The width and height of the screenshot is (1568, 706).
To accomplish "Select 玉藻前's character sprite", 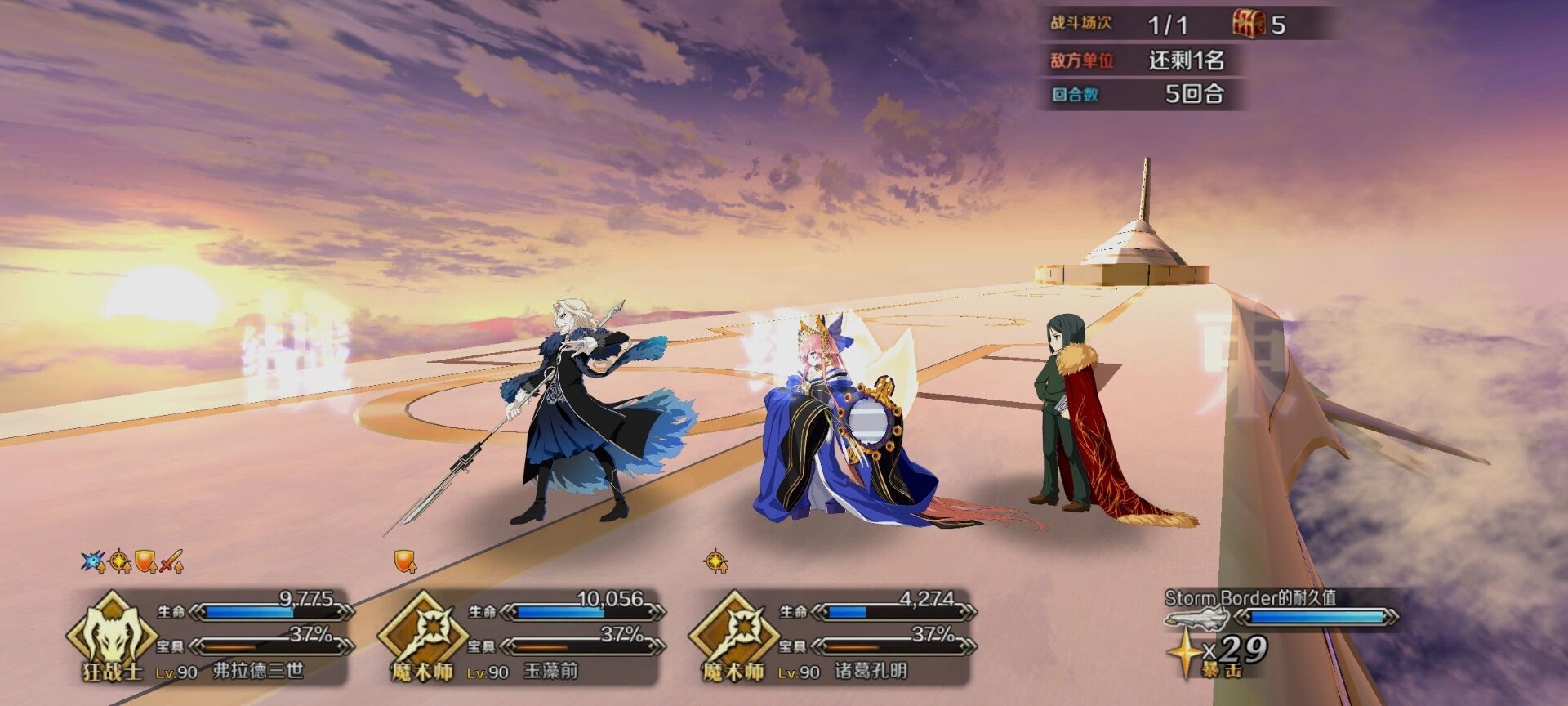I will point(841,425).
